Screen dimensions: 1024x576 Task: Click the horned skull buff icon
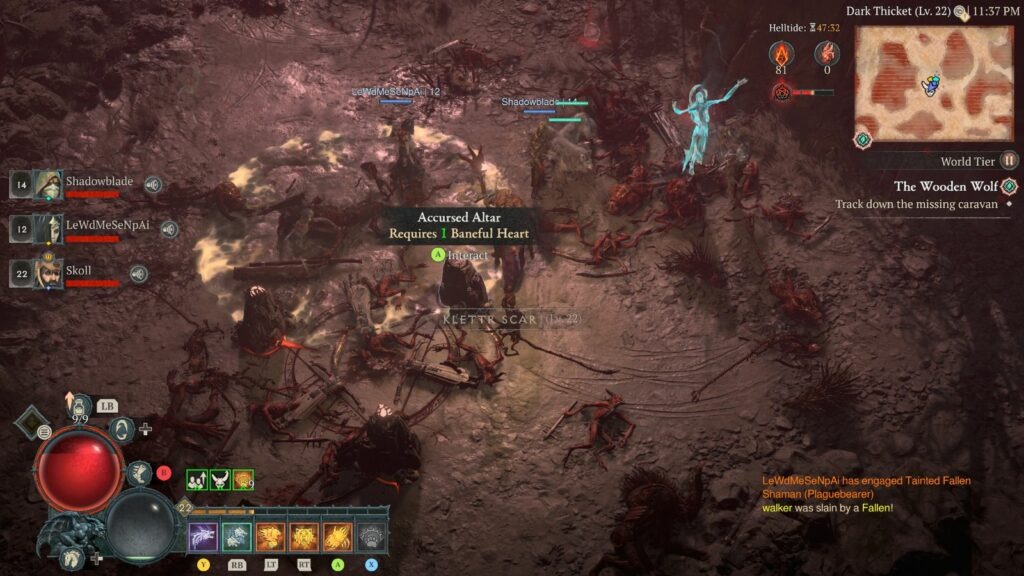click(x=220, y=480)
